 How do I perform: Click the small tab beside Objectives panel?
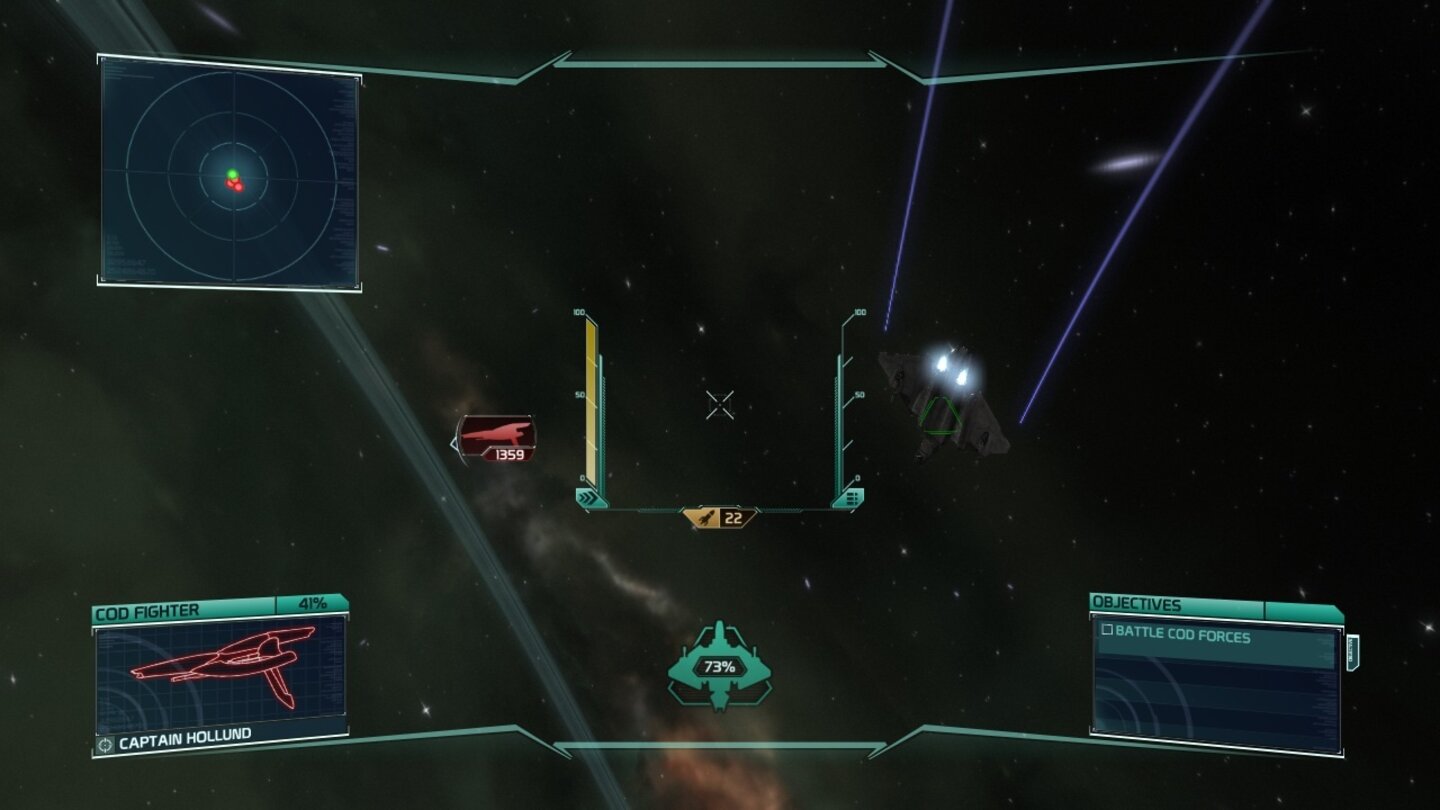click(x=1352, y=654)
